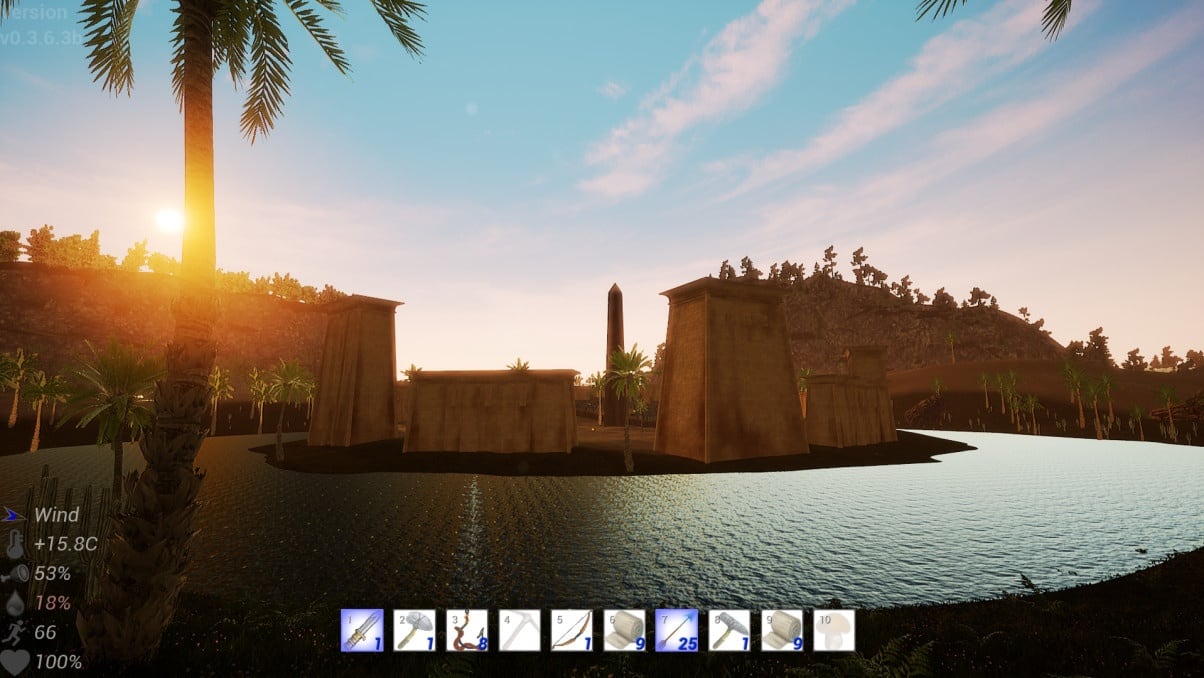Screen dimensions: 1204x678
Task: Equip the stone hammer in slot 8
Action: [x=729, y=631]
